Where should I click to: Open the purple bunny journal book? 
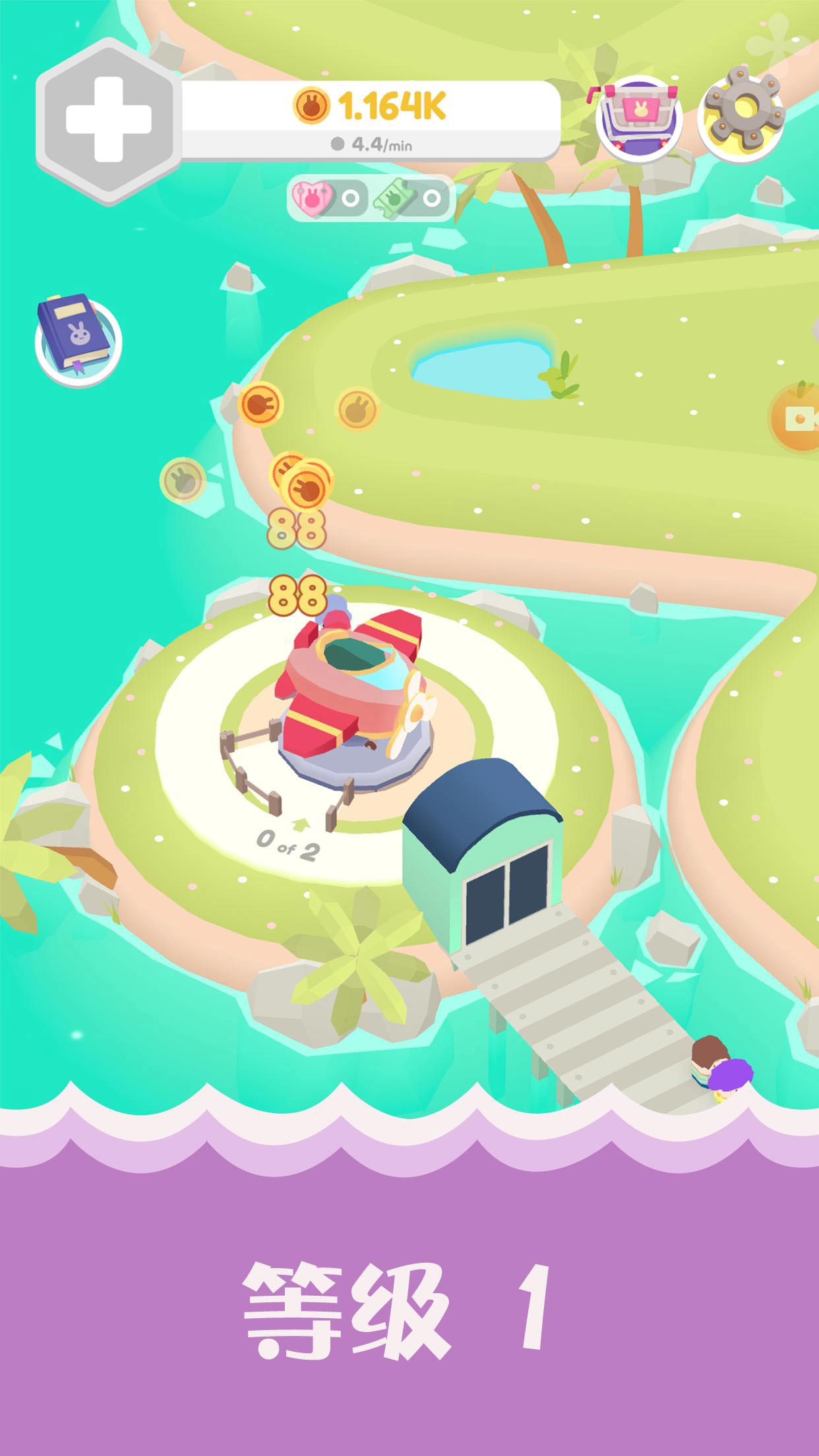[x=75, y=334]
